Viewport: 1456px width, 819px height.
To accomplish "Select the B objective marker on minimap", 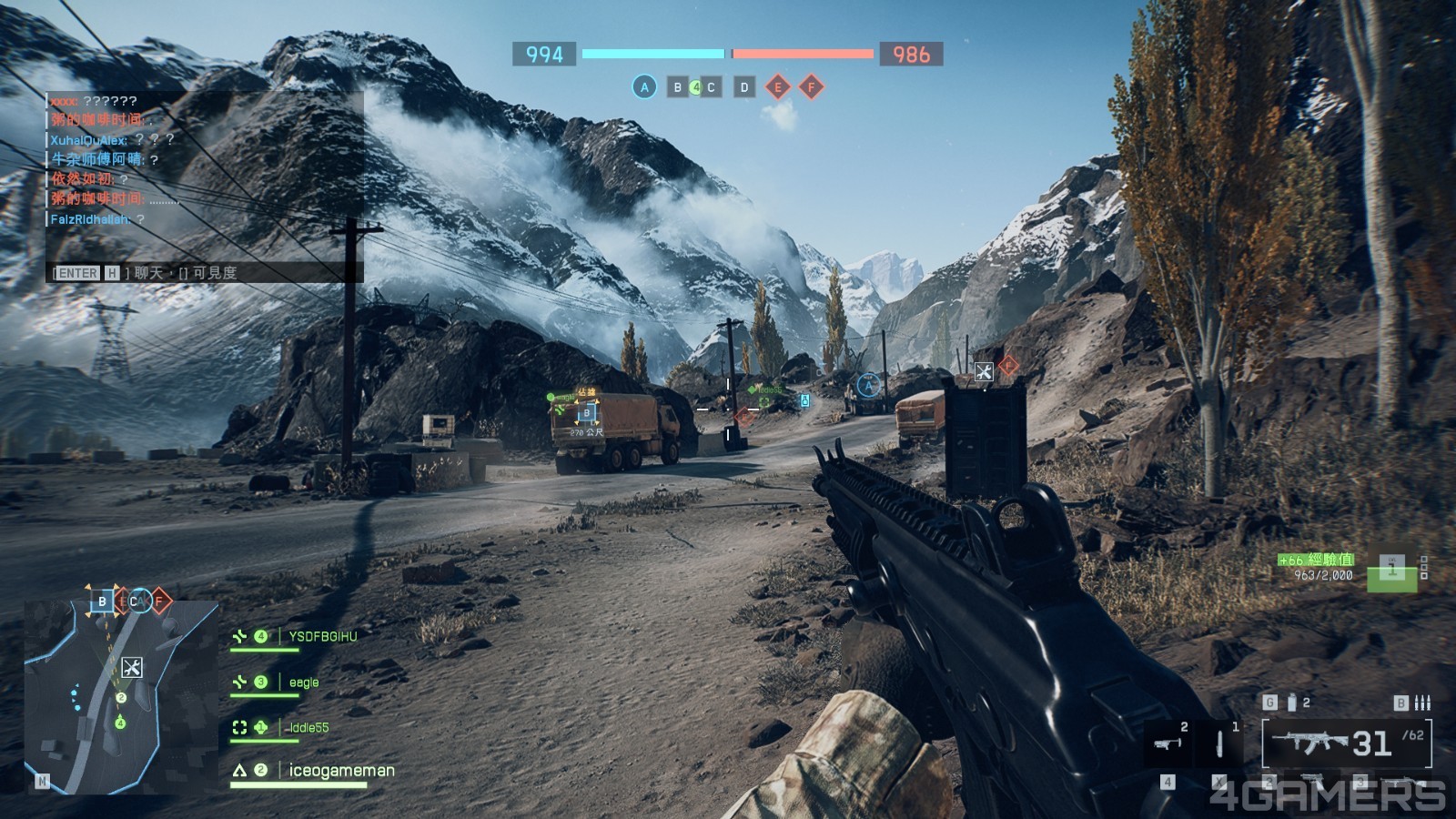I will pos(102,602).
